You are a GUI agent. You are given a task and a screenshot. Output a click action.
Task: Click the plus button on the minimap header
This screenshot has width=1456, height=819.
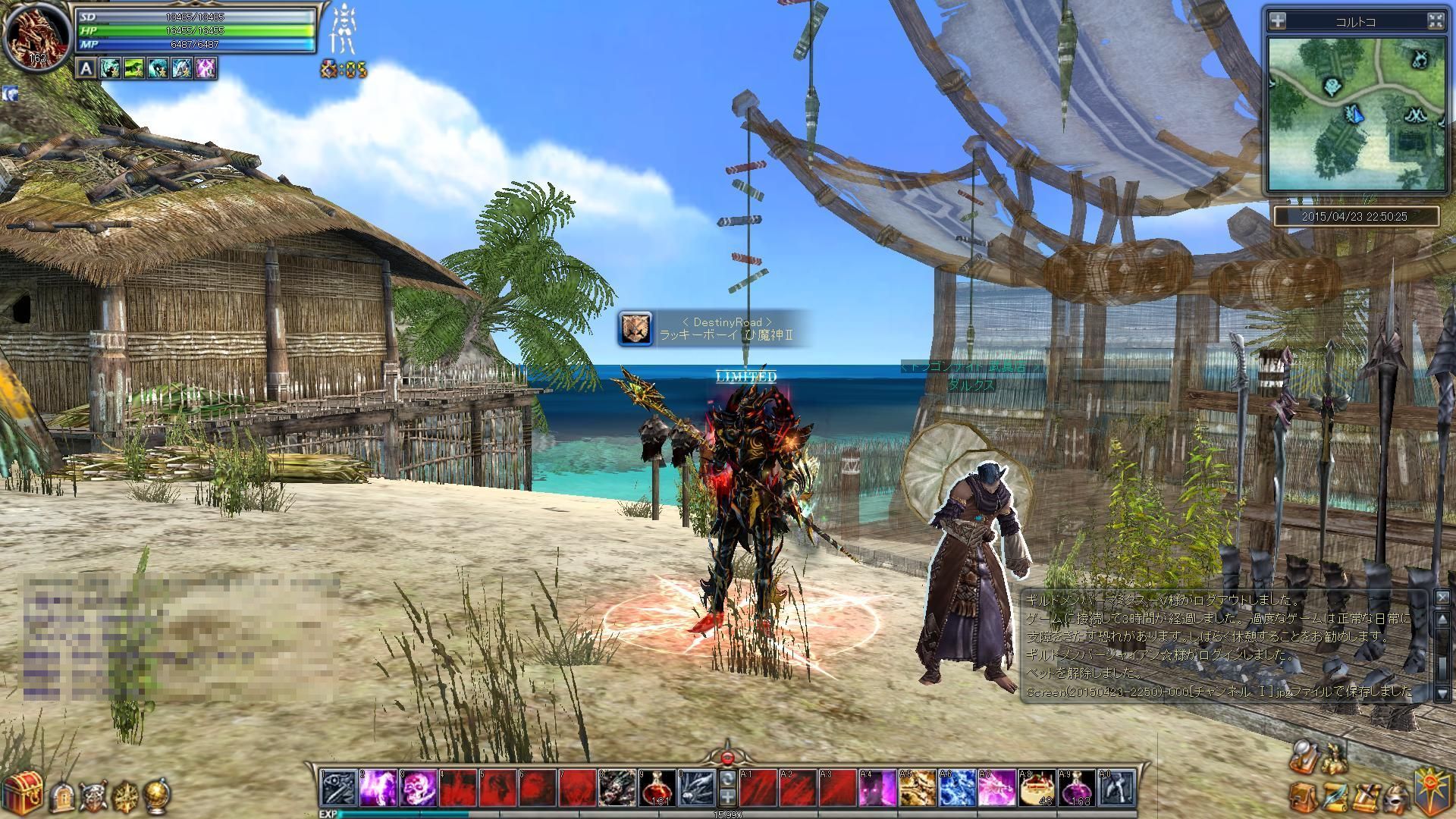click(1278, 21)
